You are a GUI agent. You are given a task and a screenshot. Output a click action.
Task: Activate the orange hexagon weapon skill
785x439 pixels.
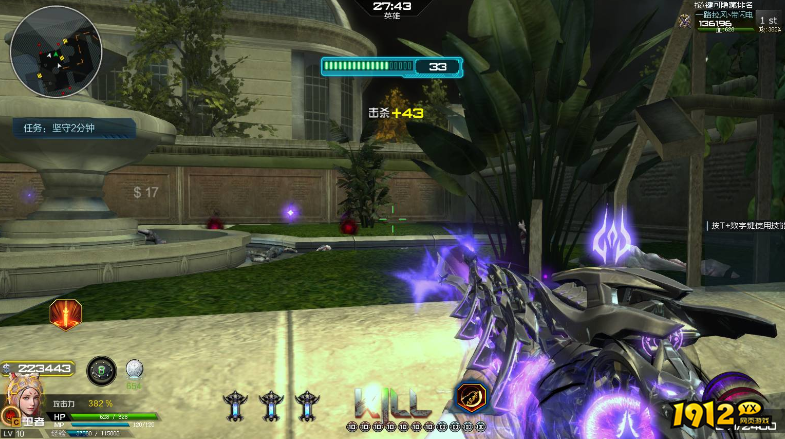[470, 398]
